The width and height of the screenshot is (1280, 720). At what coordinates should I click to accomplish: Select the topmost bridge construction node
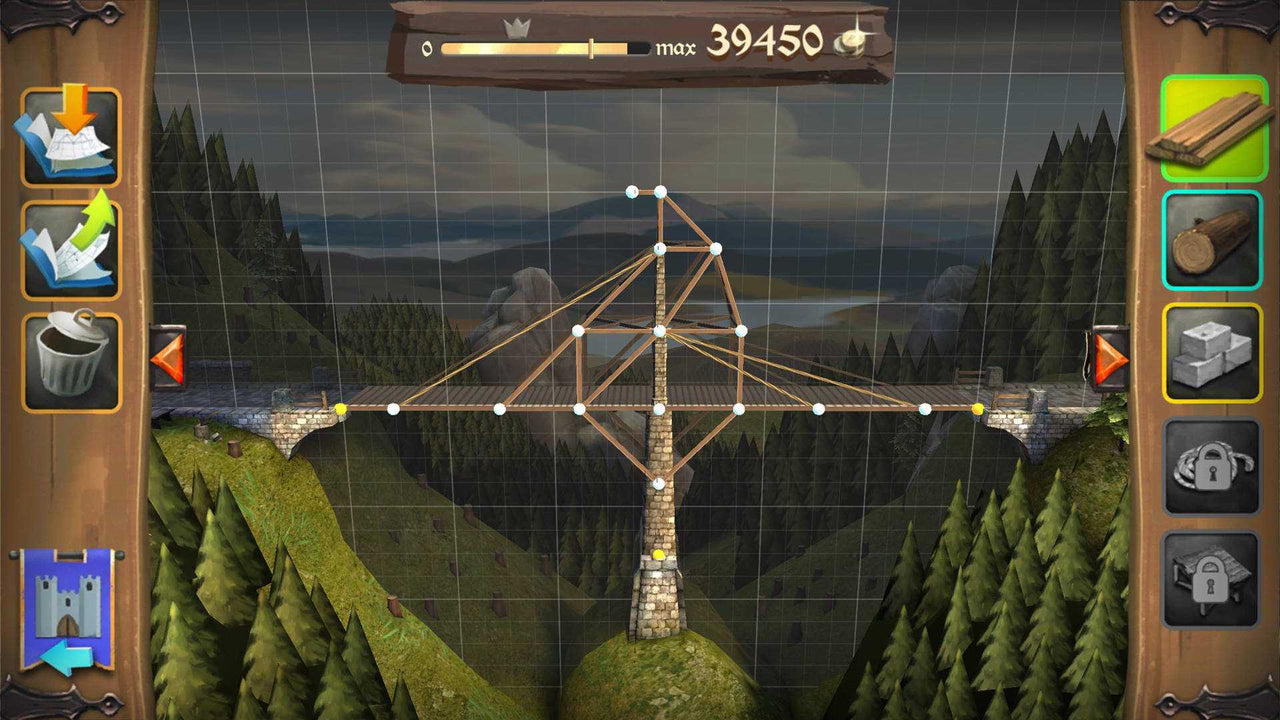point(631,189)
